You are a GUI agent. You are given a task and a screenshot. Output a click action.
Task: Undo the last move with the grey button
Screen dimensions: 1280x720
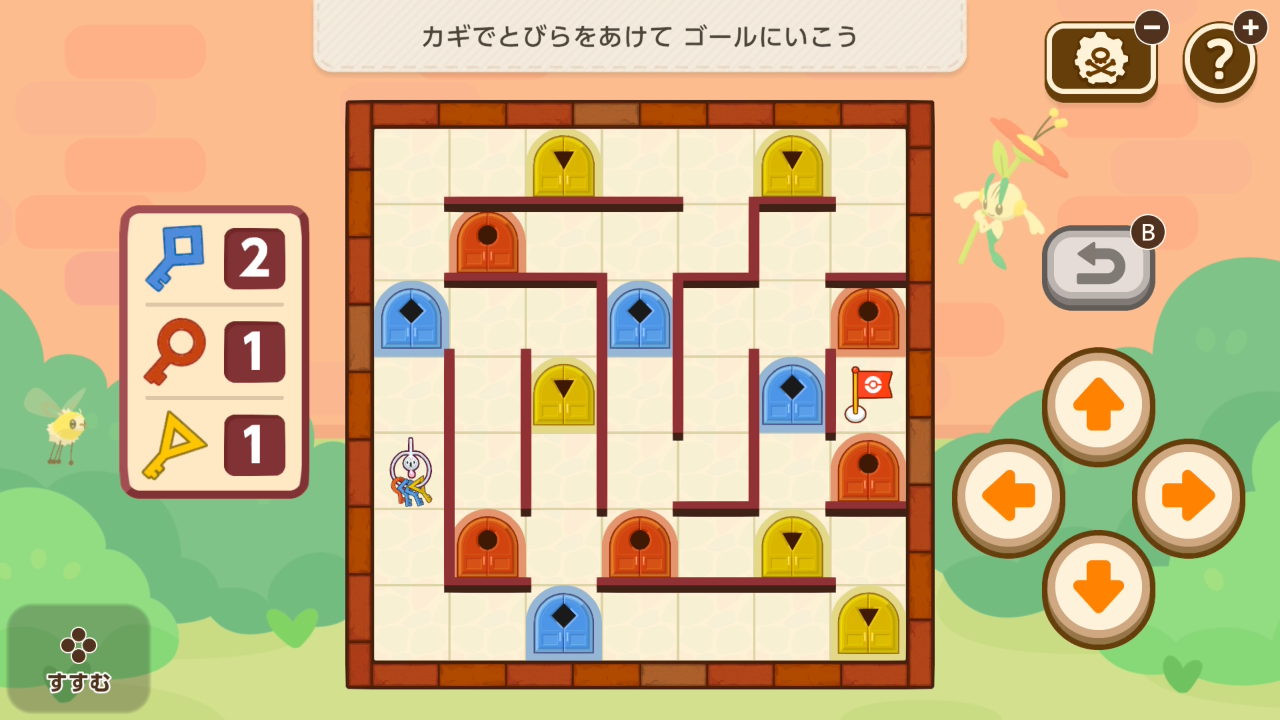click(x=1098, y=266)
